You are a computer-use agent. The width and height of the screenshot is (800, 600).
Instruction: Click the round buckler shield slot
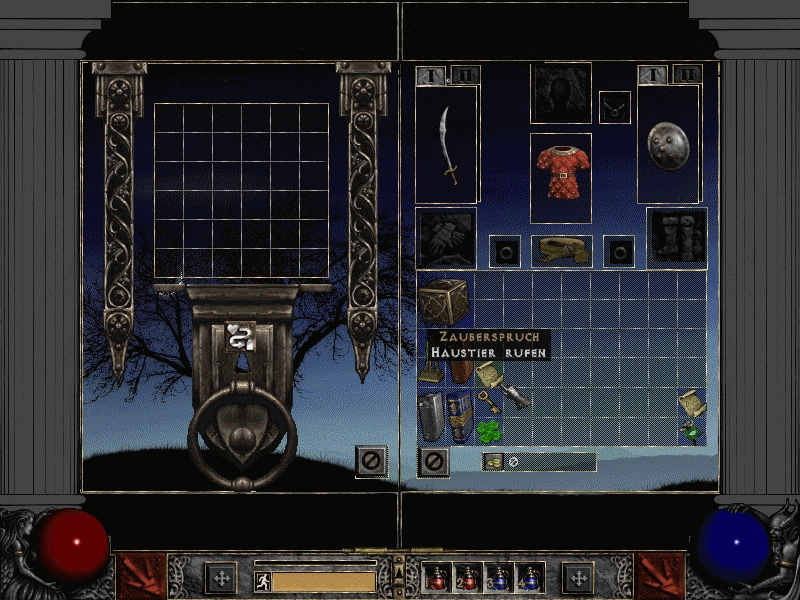(668, 142)
